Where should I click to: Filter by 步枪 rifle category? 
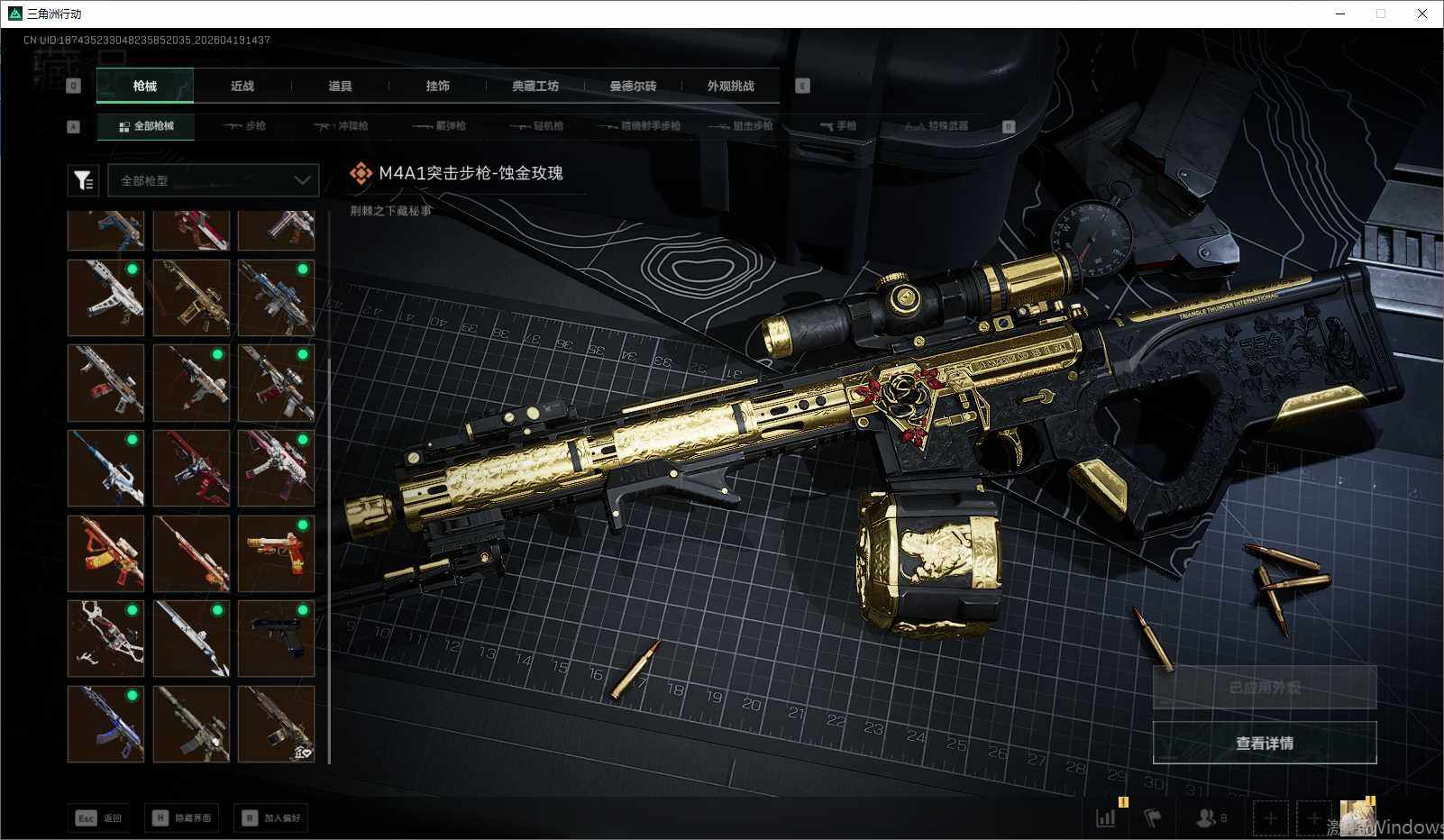[245, 126]
